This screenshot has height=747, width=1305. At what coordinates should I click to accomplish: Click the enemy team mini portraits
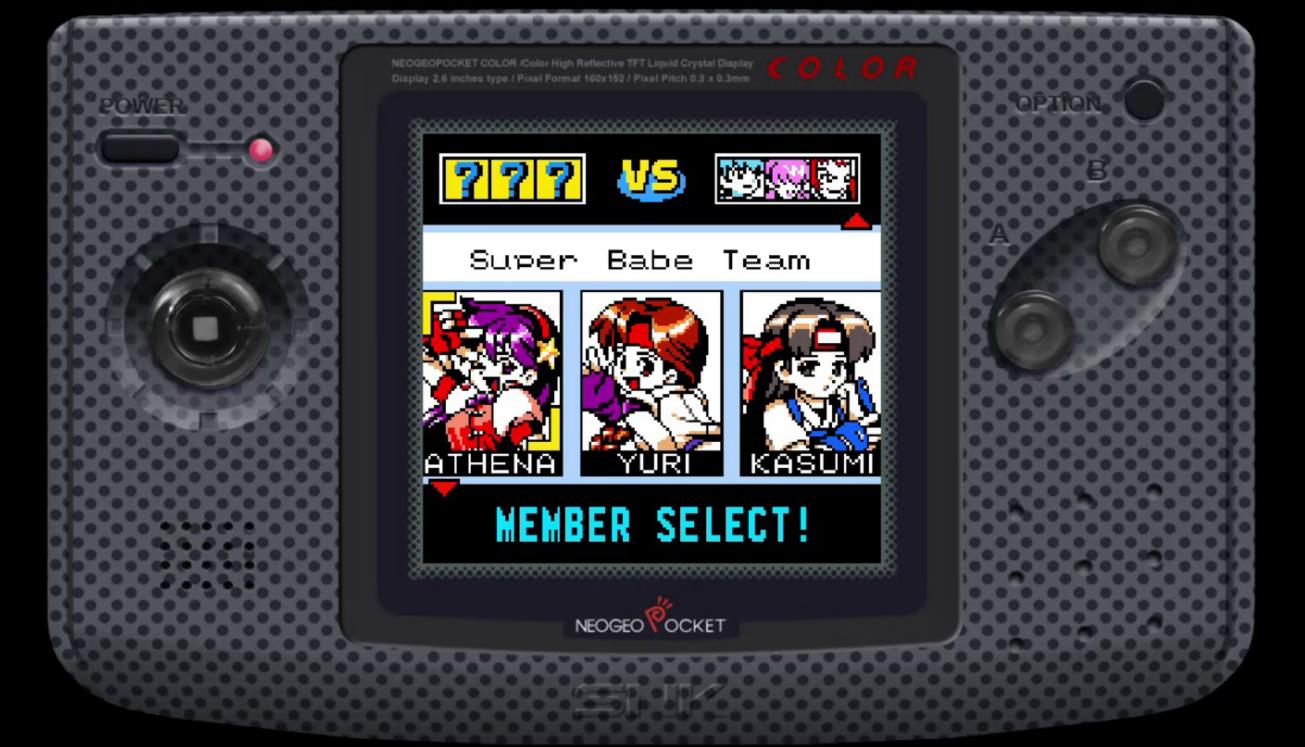[x=788, y=178]
